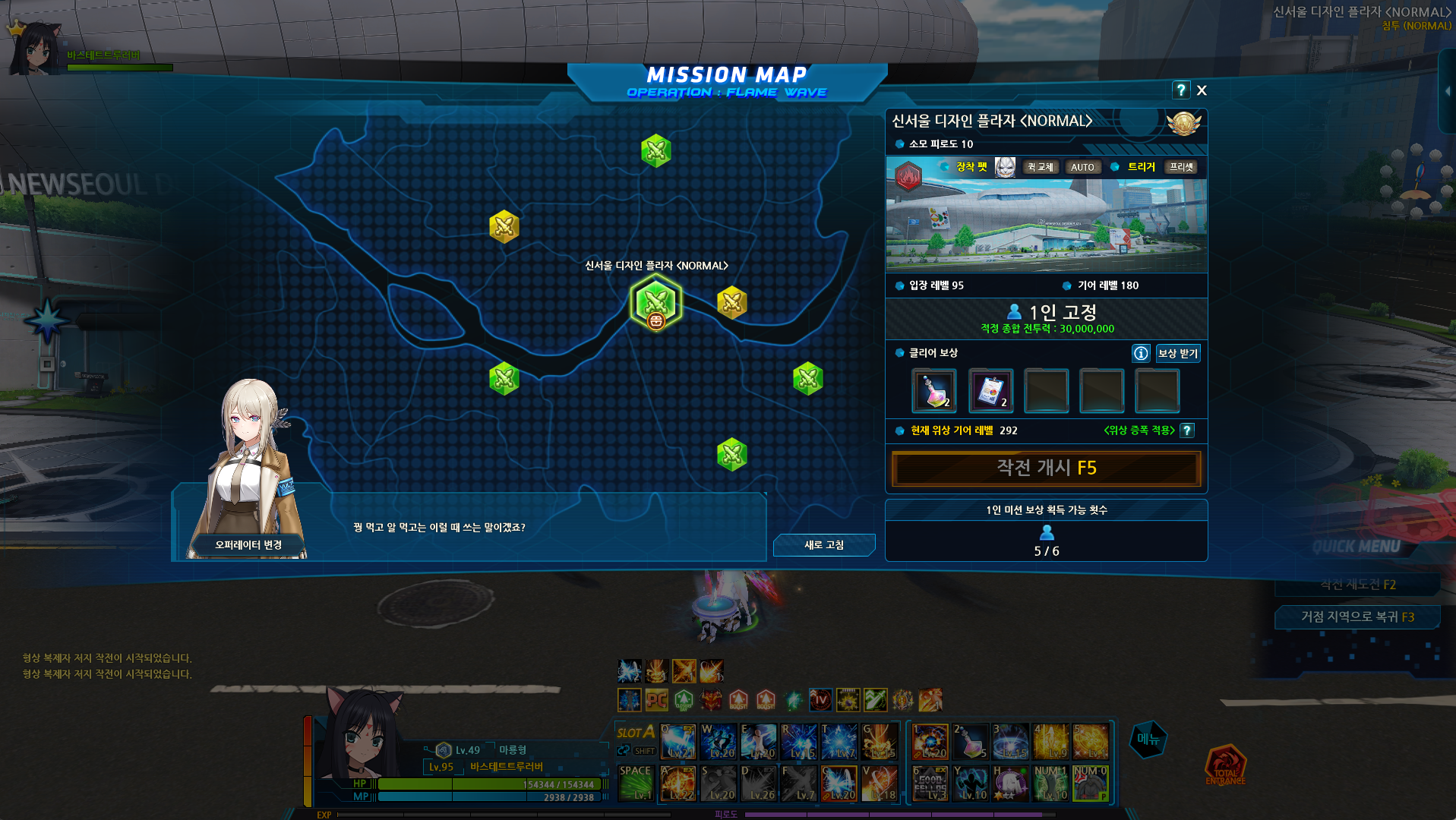Image resolution: width=1456 pixels, height=820 pixels.
Task: Open the Total Entrance icon
Action: pos(1225,765)
